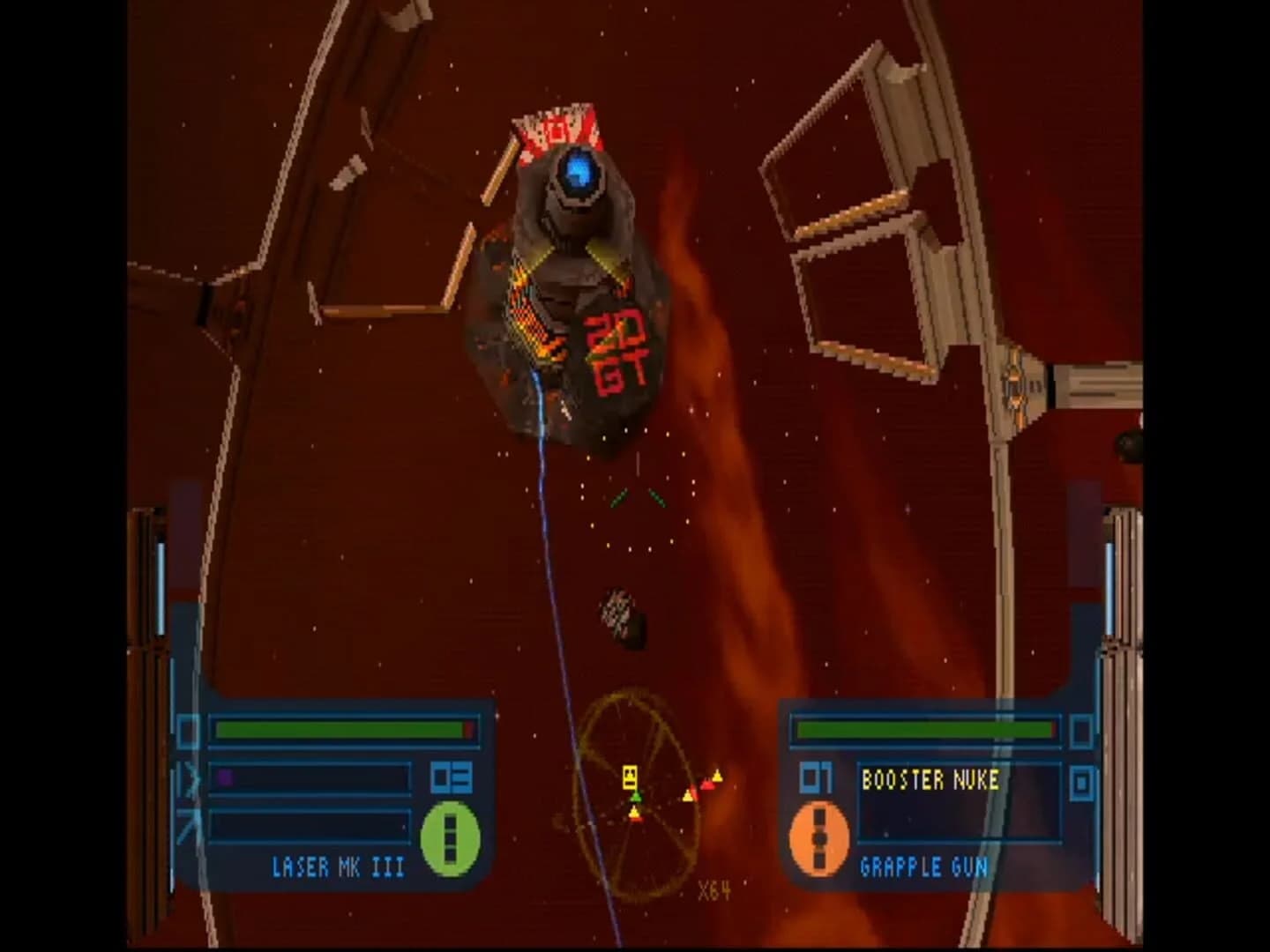
Task: Select the BOOSTER NUKE list entry
Action: [x=930, y=779]
